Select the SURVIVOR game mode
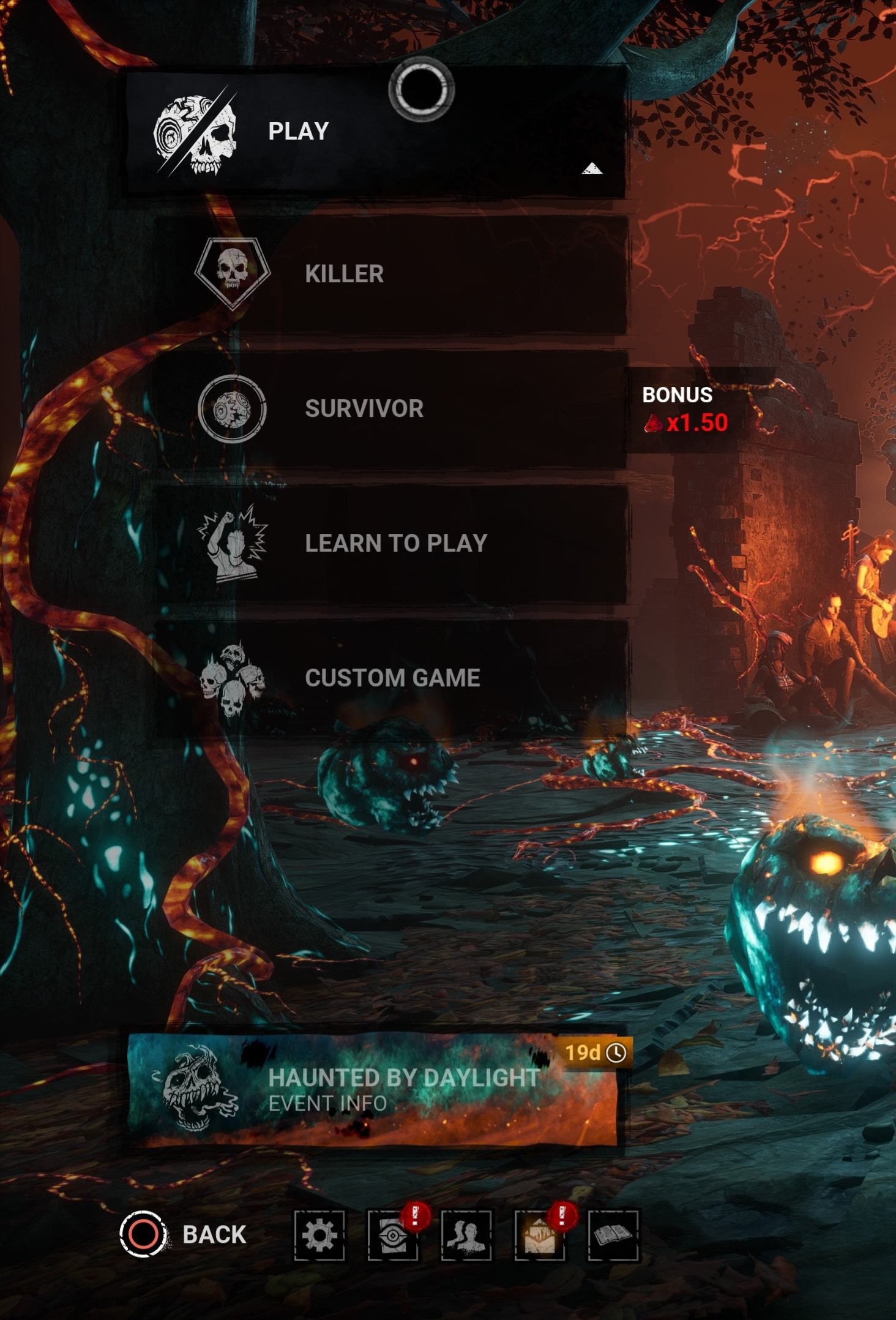Screen dimensions: 896x1320 point(392,409)
